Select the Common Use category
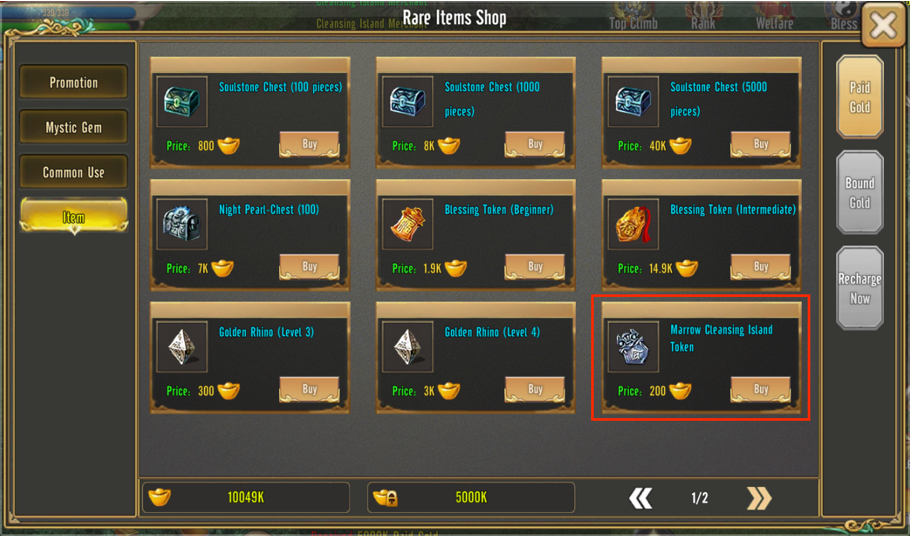 click(74, 172)
